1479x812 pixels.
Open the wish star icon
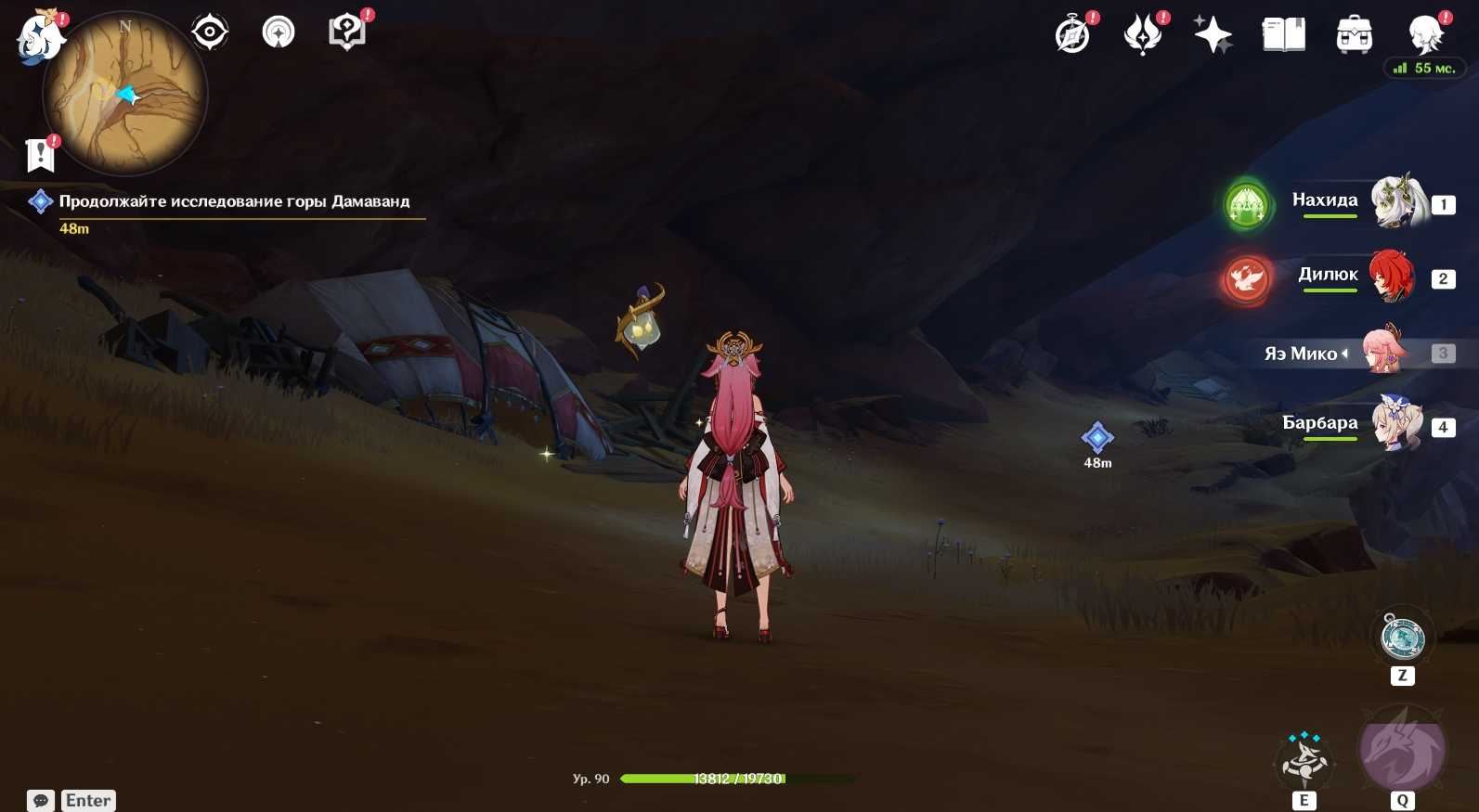click(x=1213, y=35)
